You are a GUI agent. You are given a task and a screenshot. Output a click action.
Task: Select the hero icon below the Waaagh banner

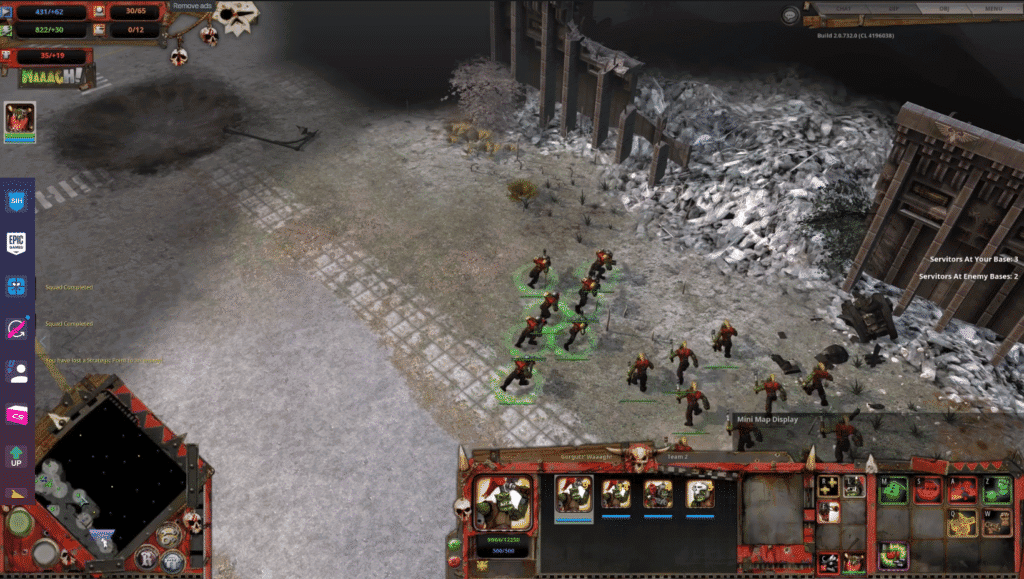pos(19,121)
